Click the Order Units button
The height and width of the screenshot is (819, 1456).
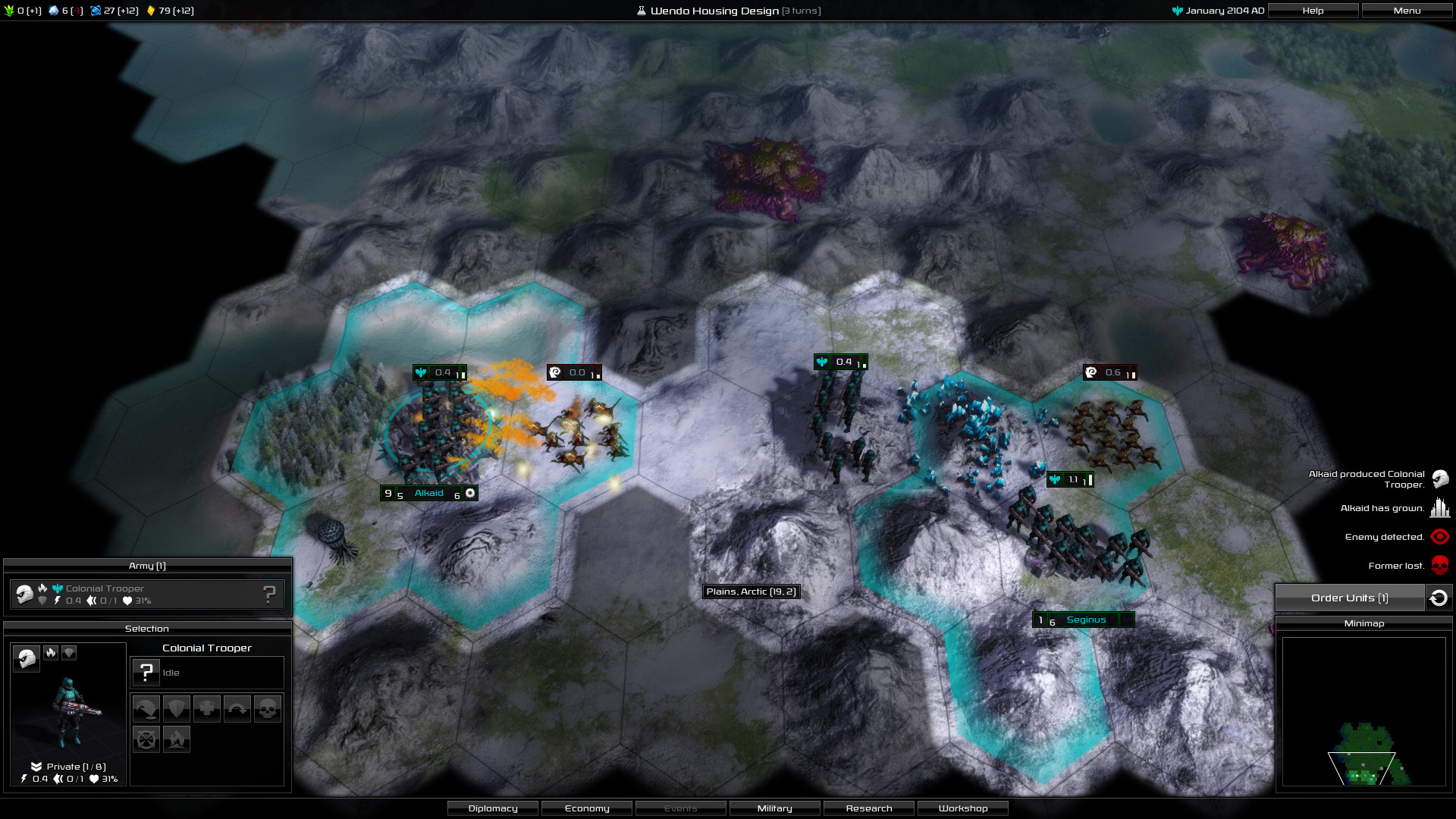point(1349,598)
